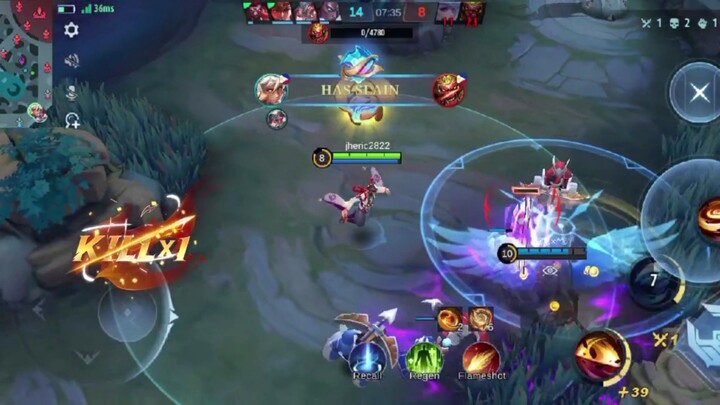The height and width of the screenshot is (405, 720).
Task: Select the slain hero portrait in kill banner
Action: 448,89
